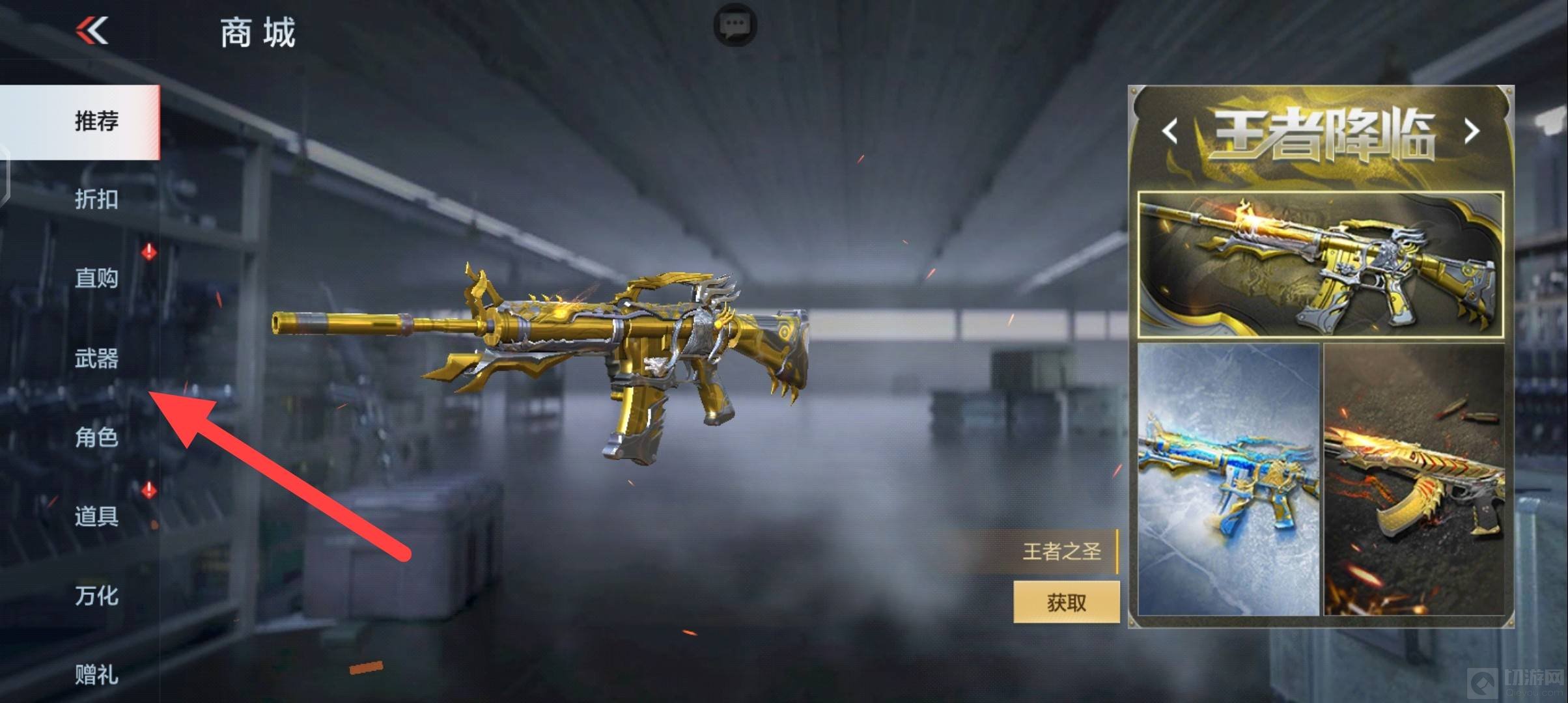The width and height of the screenshot is (1568, 703).
Task: Show previous banner with left arrow
Action: 1170,131
